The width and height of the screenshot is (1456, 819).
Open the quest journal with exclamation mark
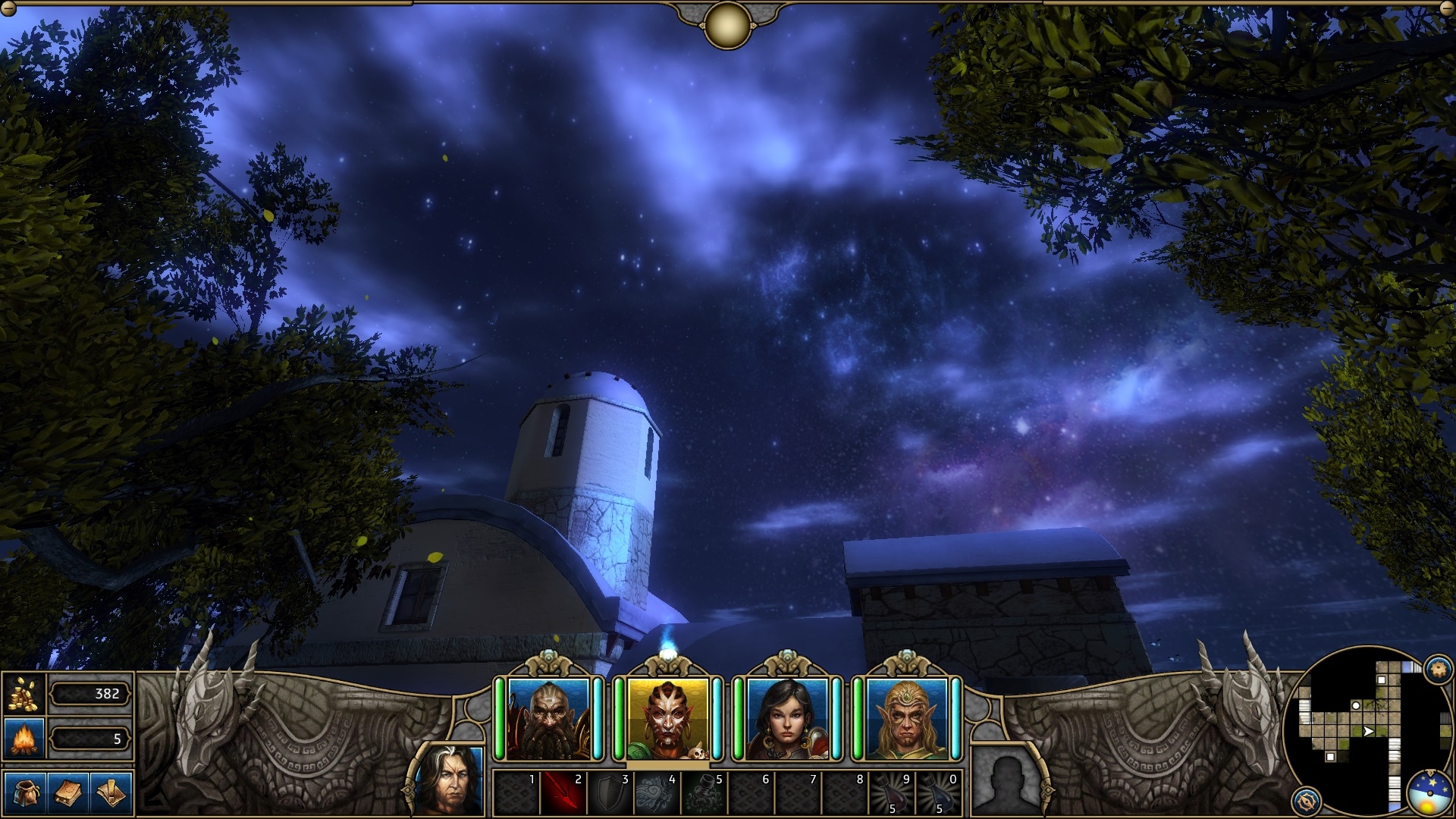click(x=111, y=793)
